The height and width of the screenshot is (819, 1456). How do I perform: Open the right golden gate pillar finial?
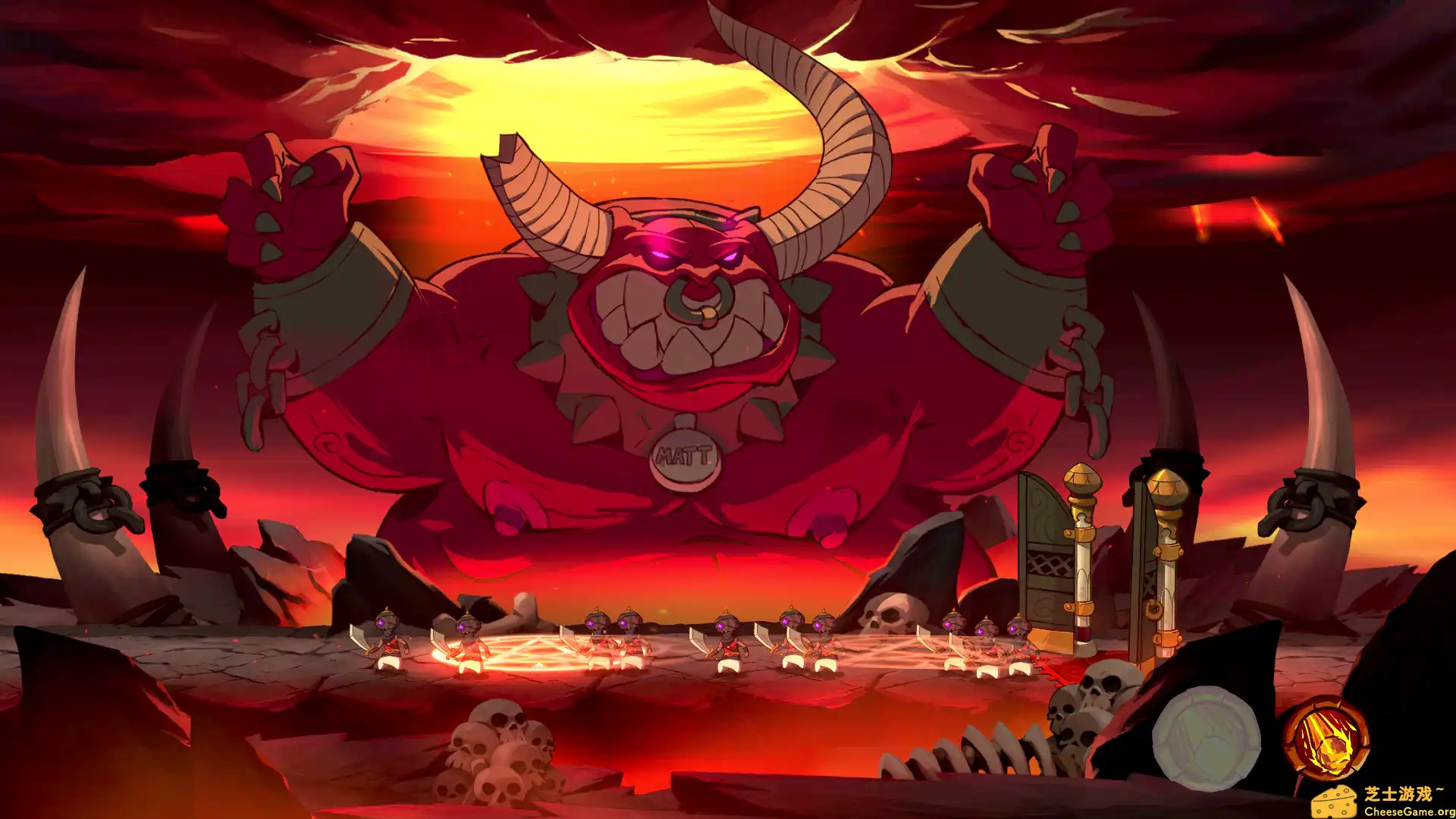tap(1168, 485)
